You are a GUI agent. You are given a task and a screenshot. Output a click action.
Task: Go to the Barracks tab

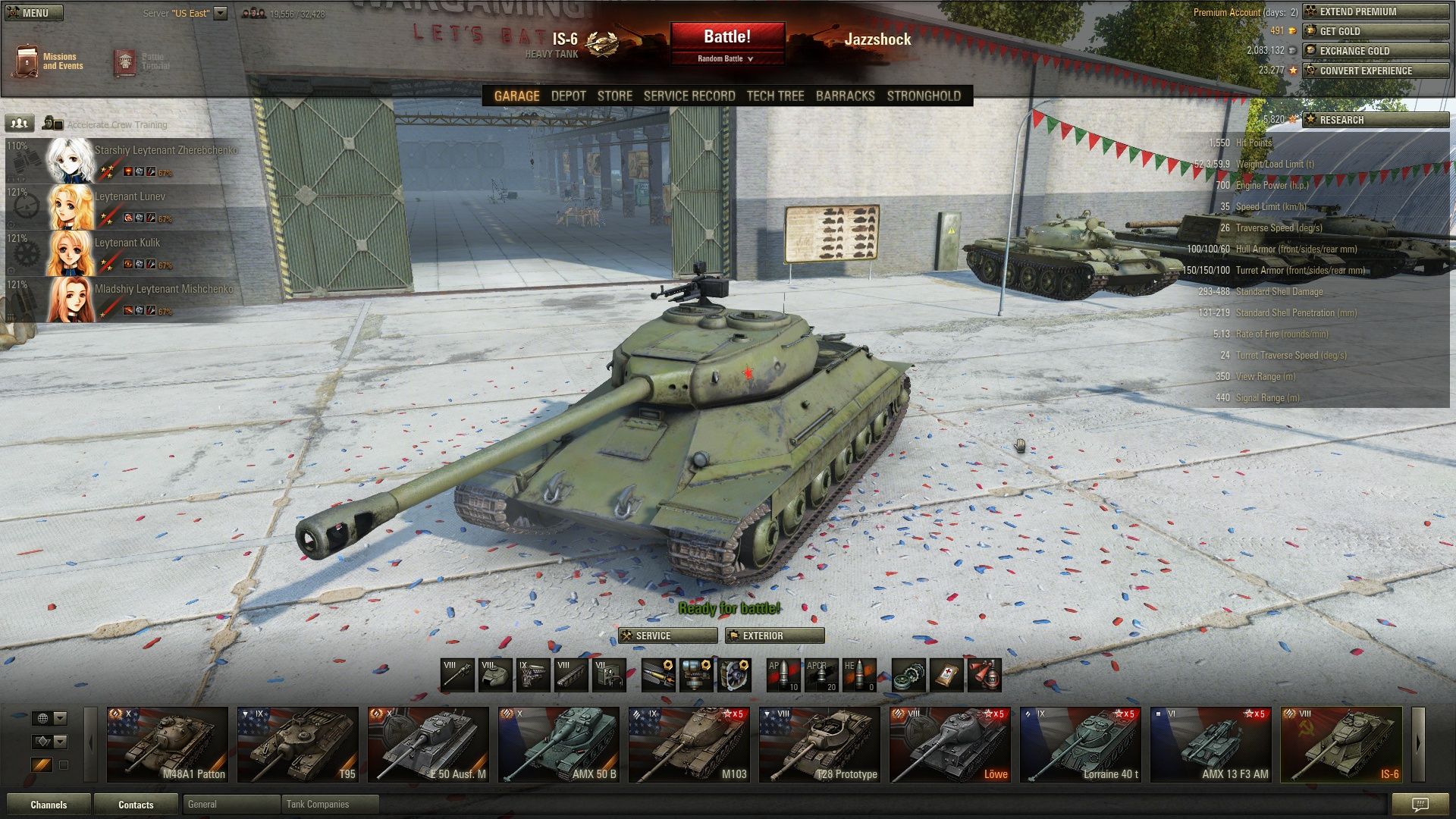tap(845, 96)
